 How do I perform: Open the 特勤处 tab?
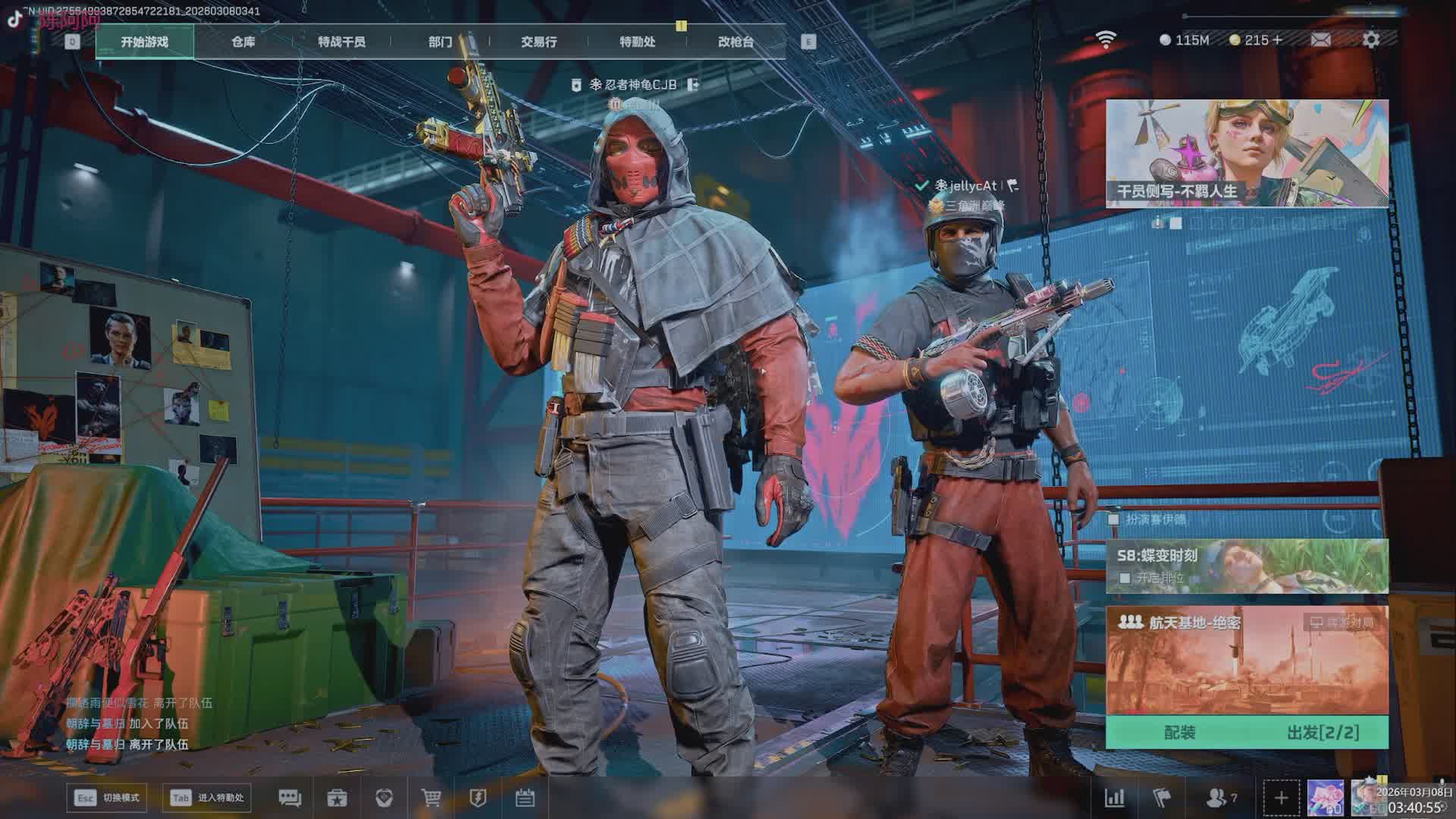[637, 42]
